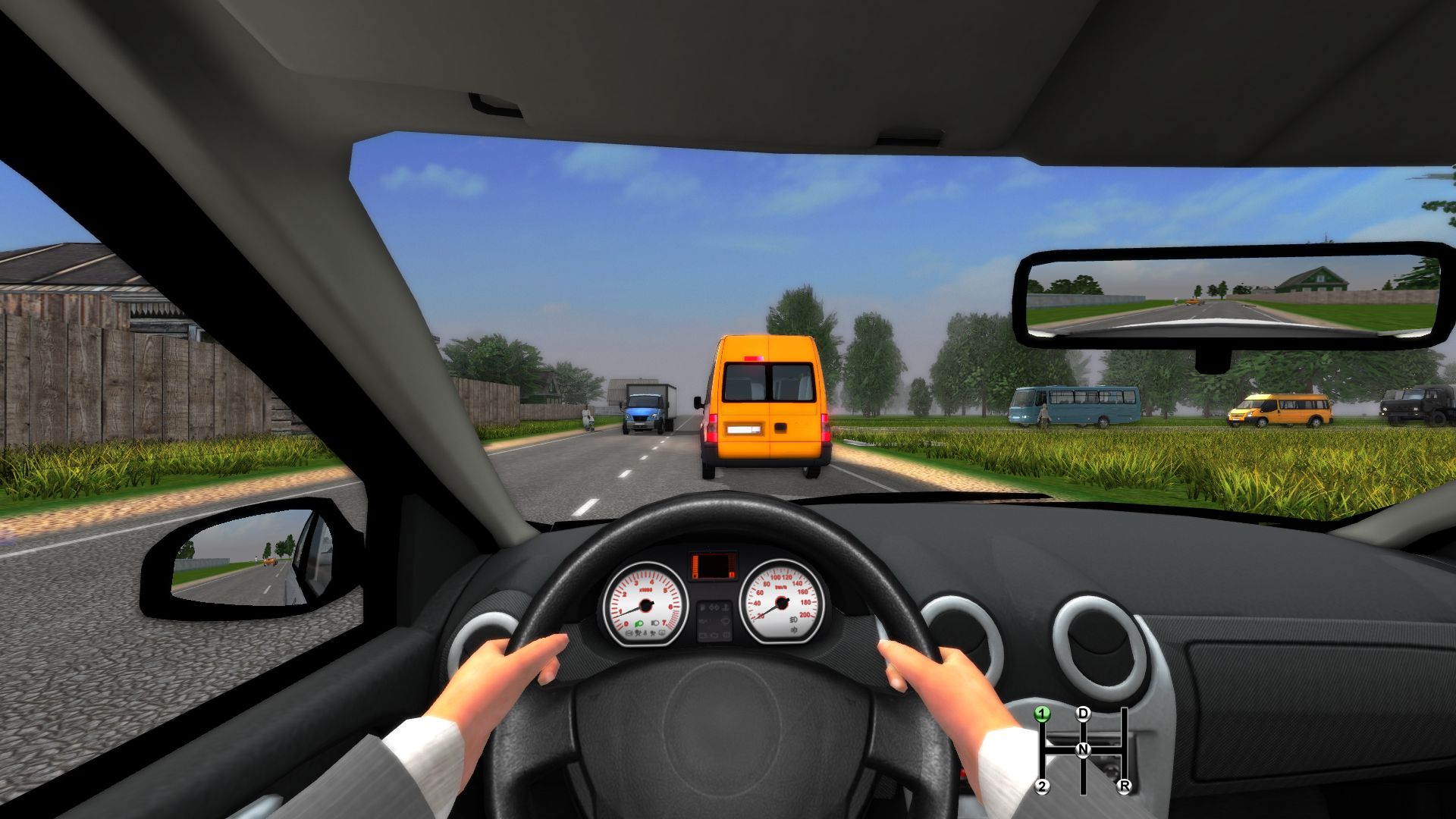Click the fog light indicator on the speedometer
1456x819 pixels.
click(793, 621)
